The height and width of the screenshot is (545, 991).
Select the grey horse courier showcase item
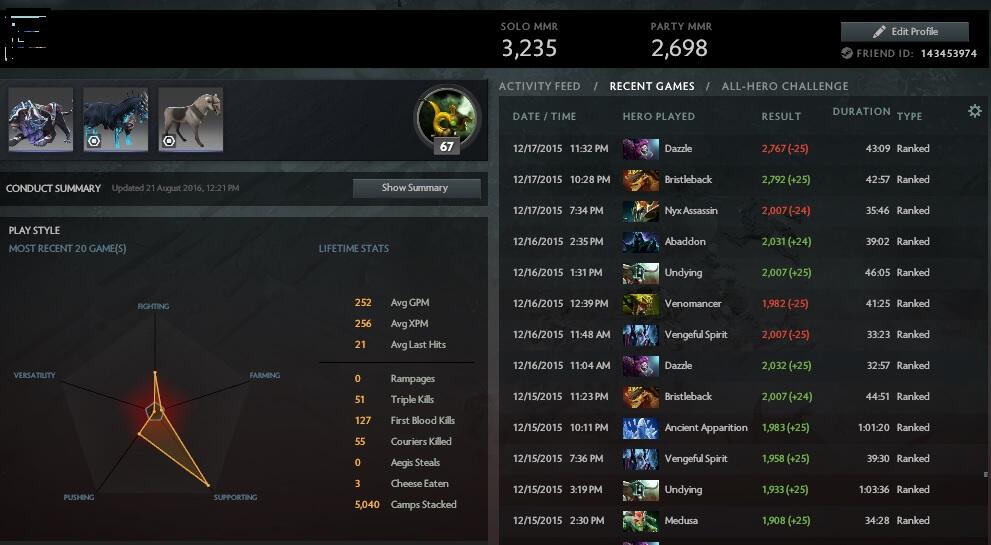coord(190,120)
